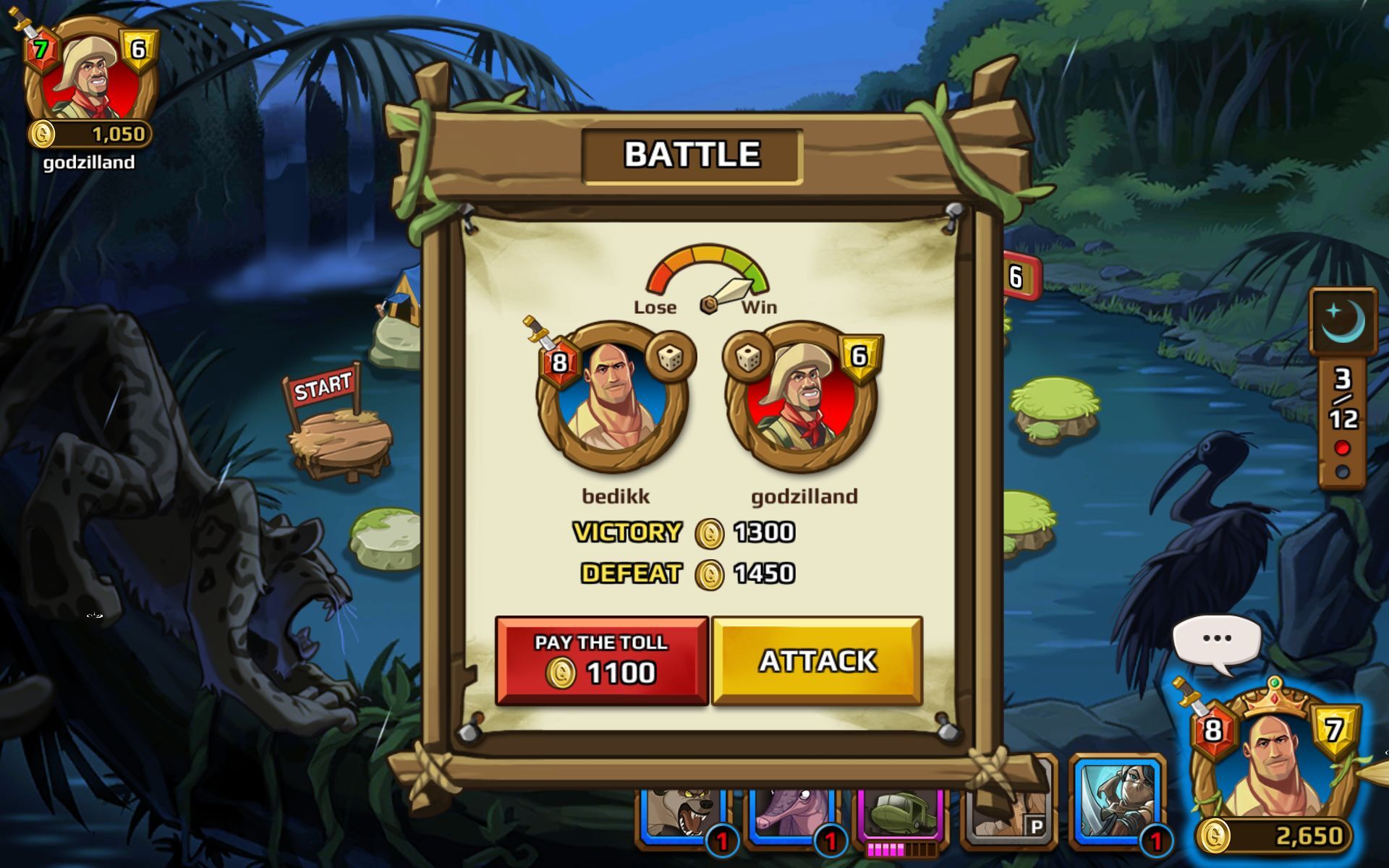
Task: Click the red dot on the turn tracker
Action: pyautogui.click(x=1343, y=446)
